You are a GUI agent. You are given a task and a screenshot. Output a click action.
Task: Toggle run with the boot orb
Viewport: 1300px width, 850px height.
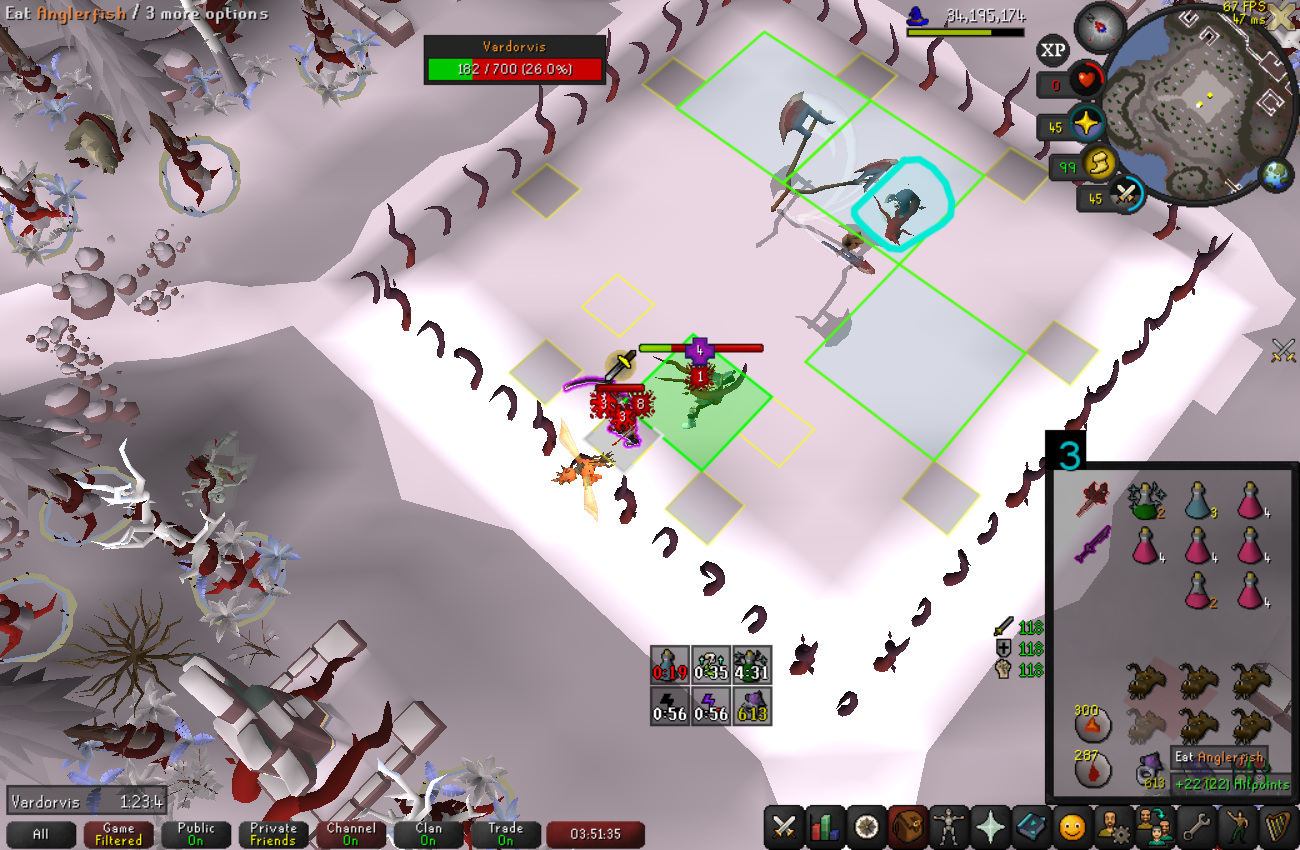click(x=1099, y=163)
